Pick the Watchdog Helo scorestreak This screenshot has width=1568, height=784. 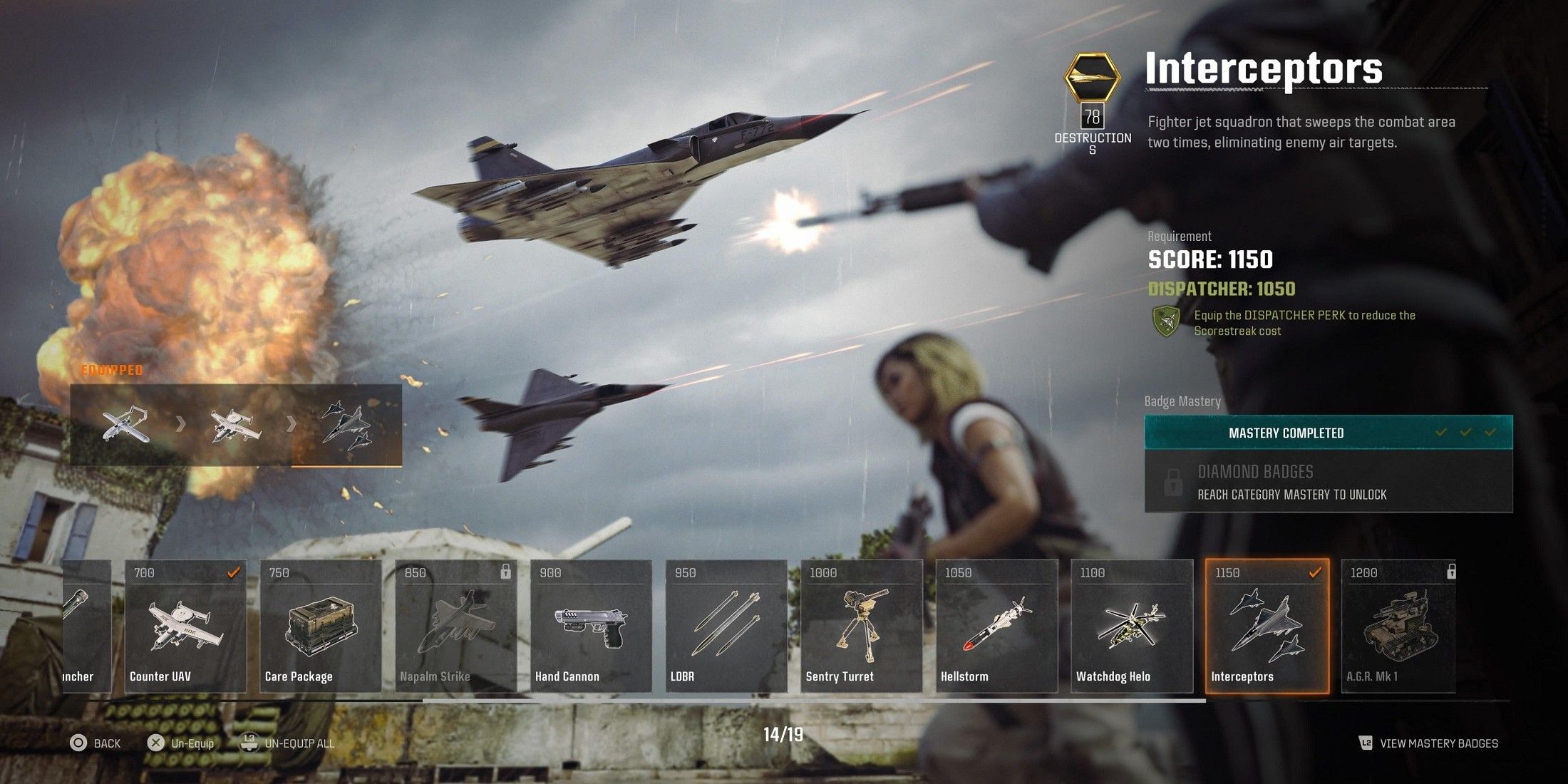[1132, 626]
